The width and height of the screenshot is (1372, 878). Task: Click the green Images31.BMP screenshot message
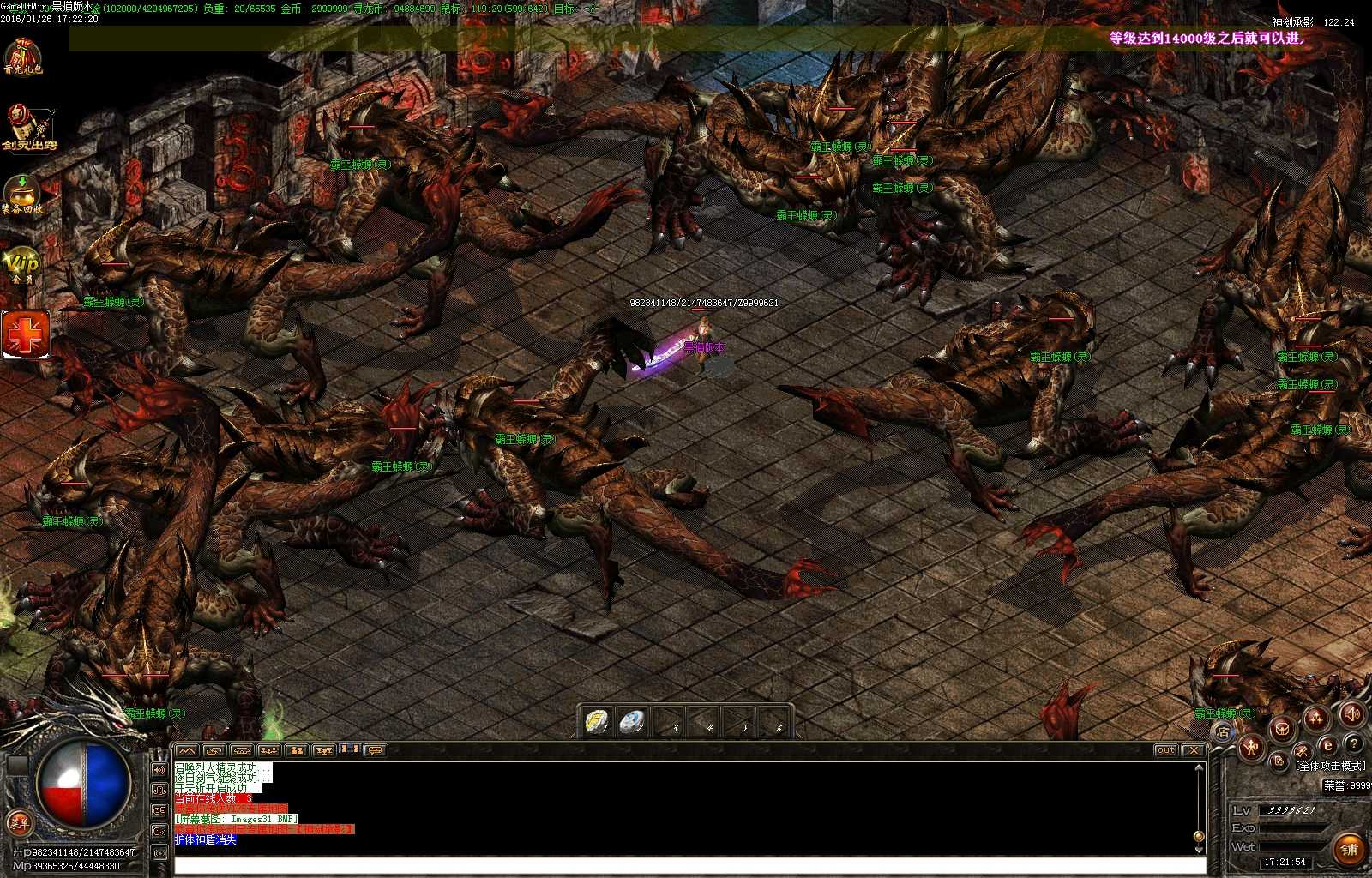coord(236,819)
